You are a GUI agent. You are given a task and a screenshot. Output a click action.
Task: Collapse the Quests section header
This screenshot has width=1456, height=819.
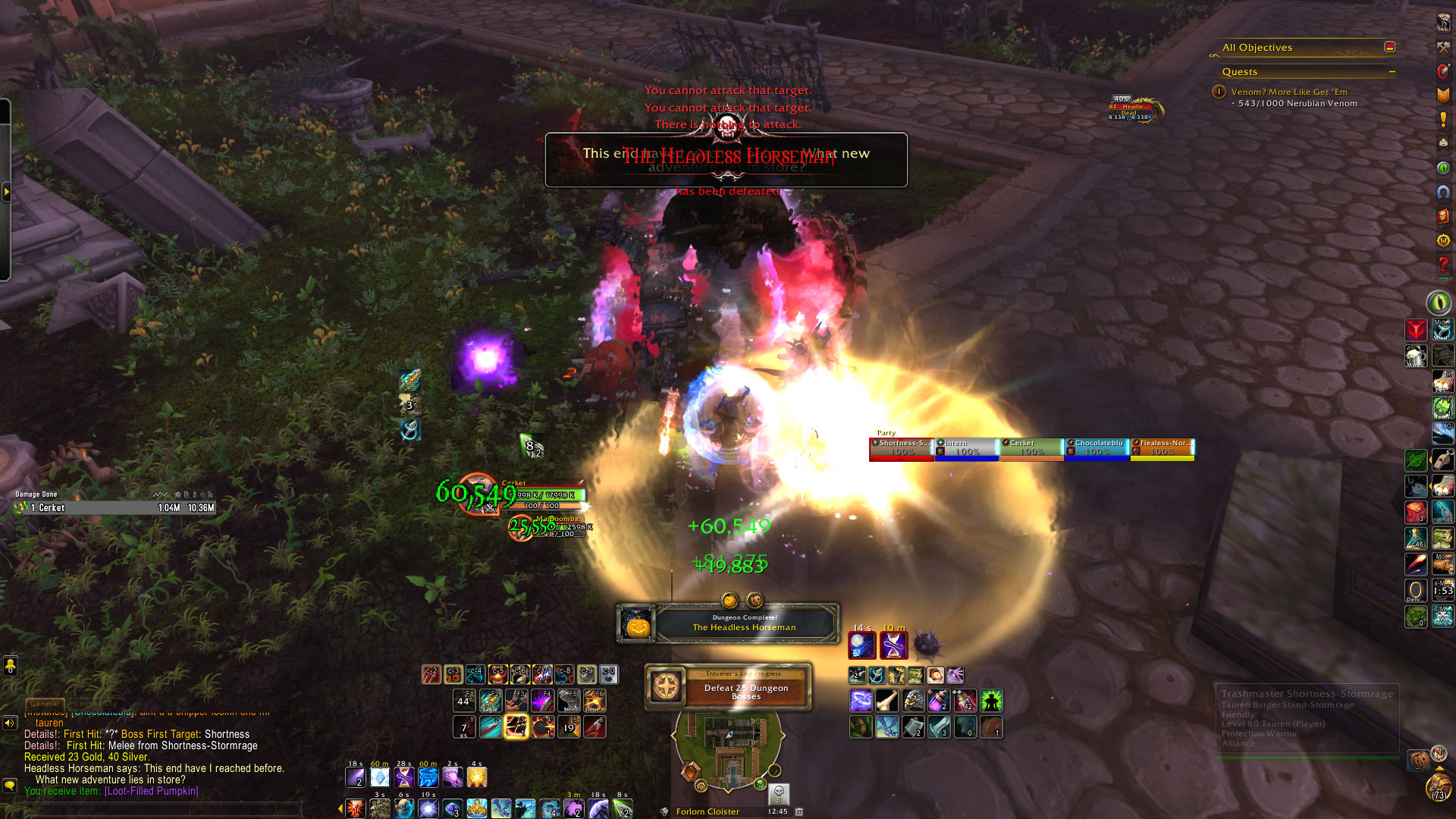1392,72
